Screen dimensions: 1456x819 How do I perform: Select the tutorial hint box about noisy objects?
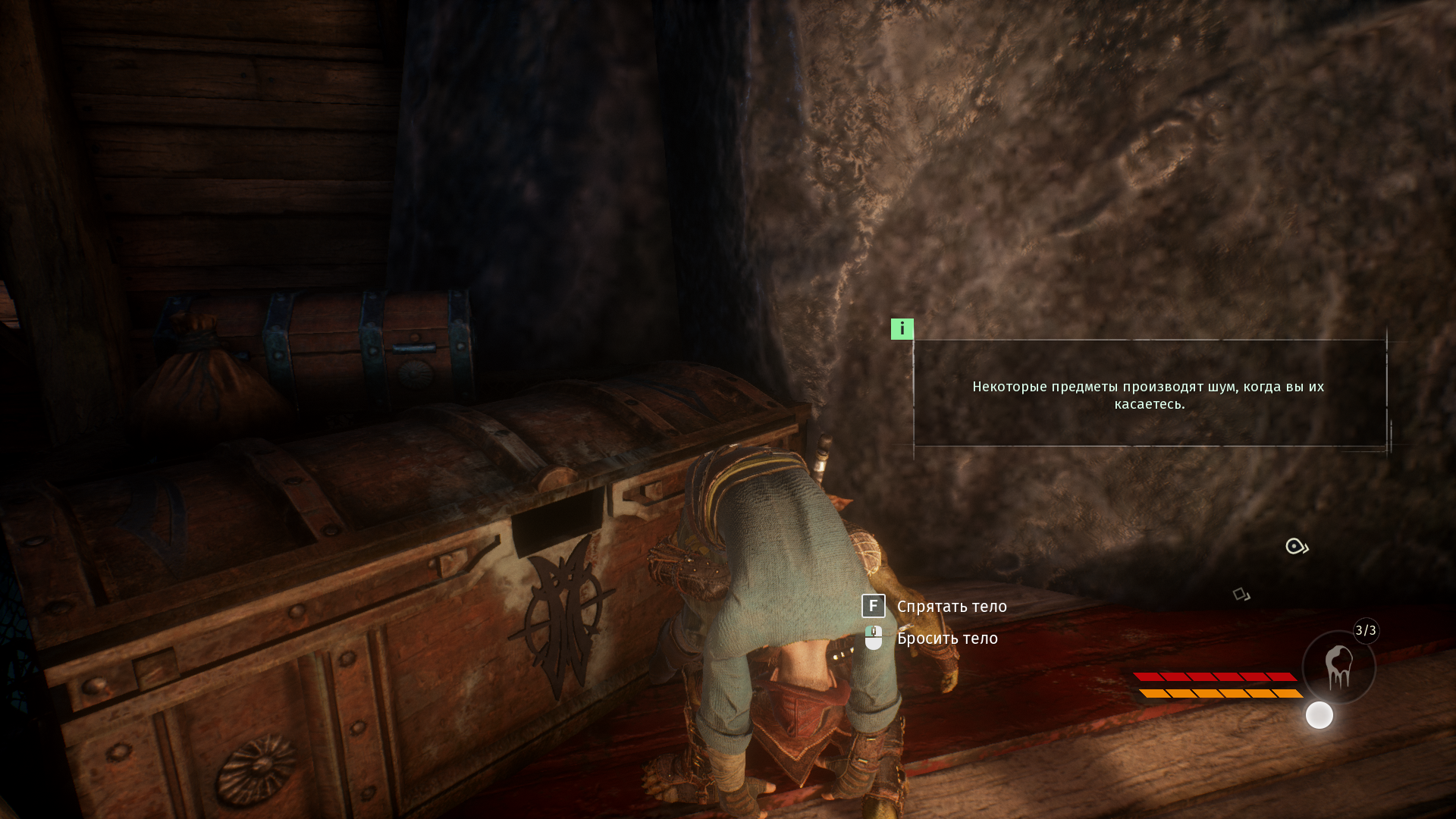tap(1149, 394)
